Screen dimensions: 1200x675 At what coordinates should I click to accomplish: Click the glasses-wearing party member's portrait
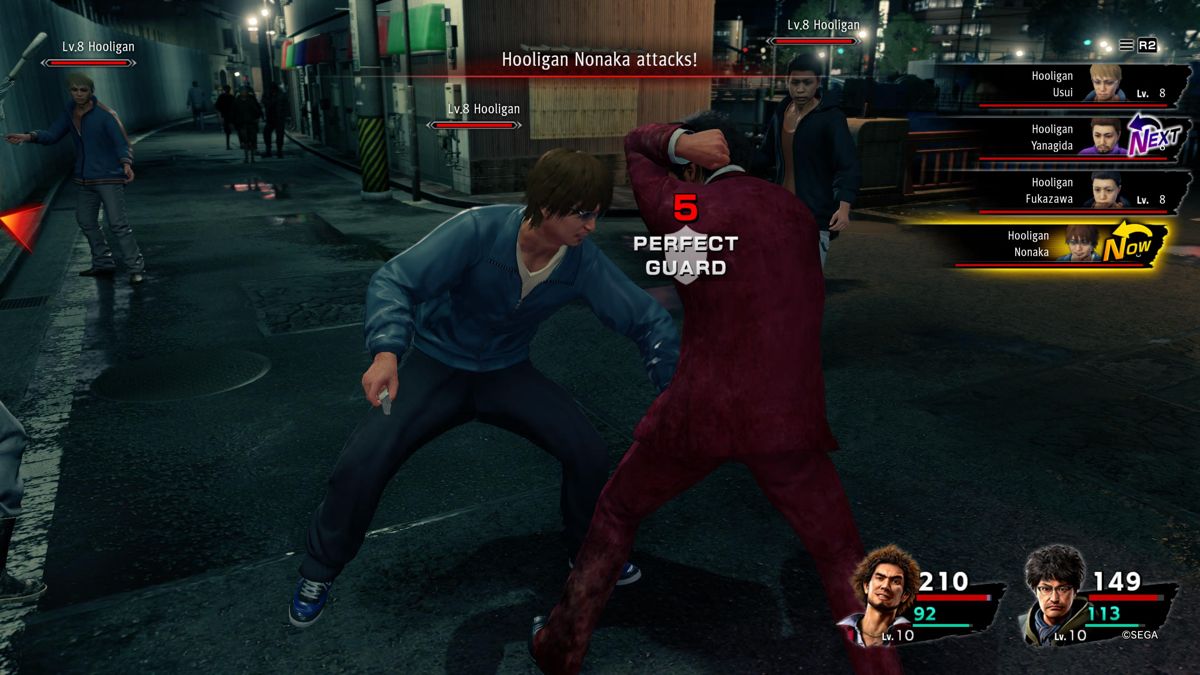1054,594
